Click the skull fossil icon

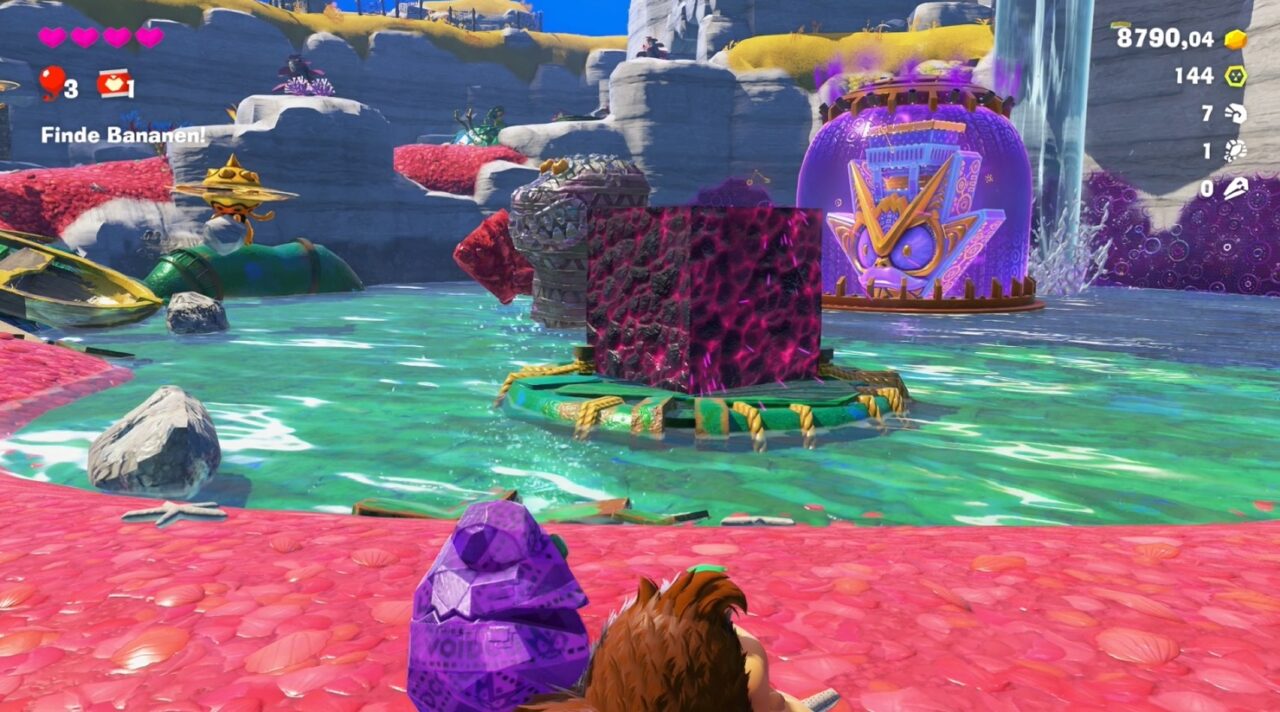point(1236,187)
